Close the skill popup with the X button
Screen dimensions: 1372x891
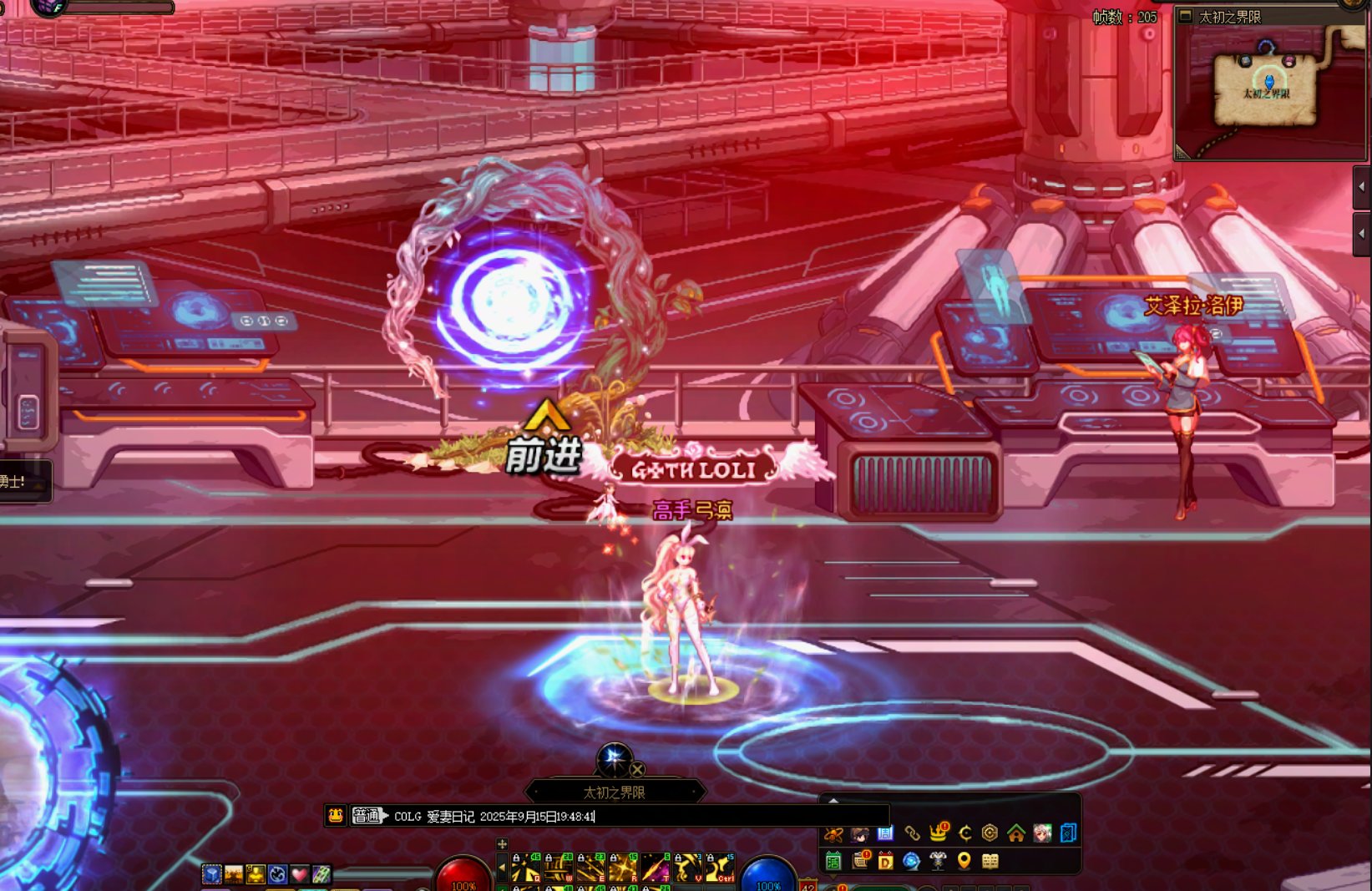click(637, 769)
